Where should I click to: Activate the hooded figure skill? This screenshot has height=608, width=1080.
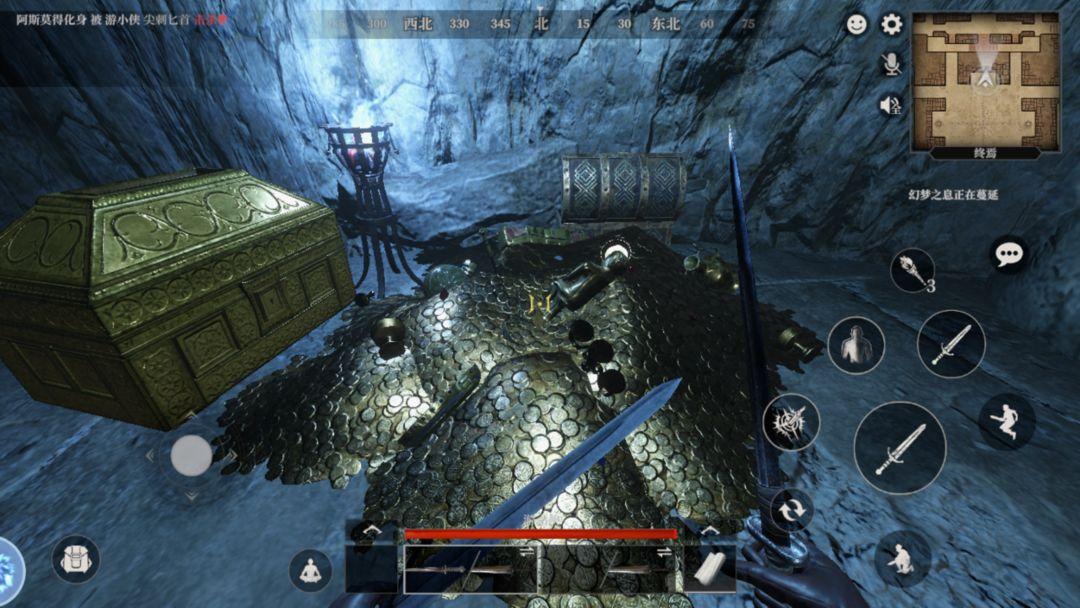pyautogui.click(x=856, y=345)
